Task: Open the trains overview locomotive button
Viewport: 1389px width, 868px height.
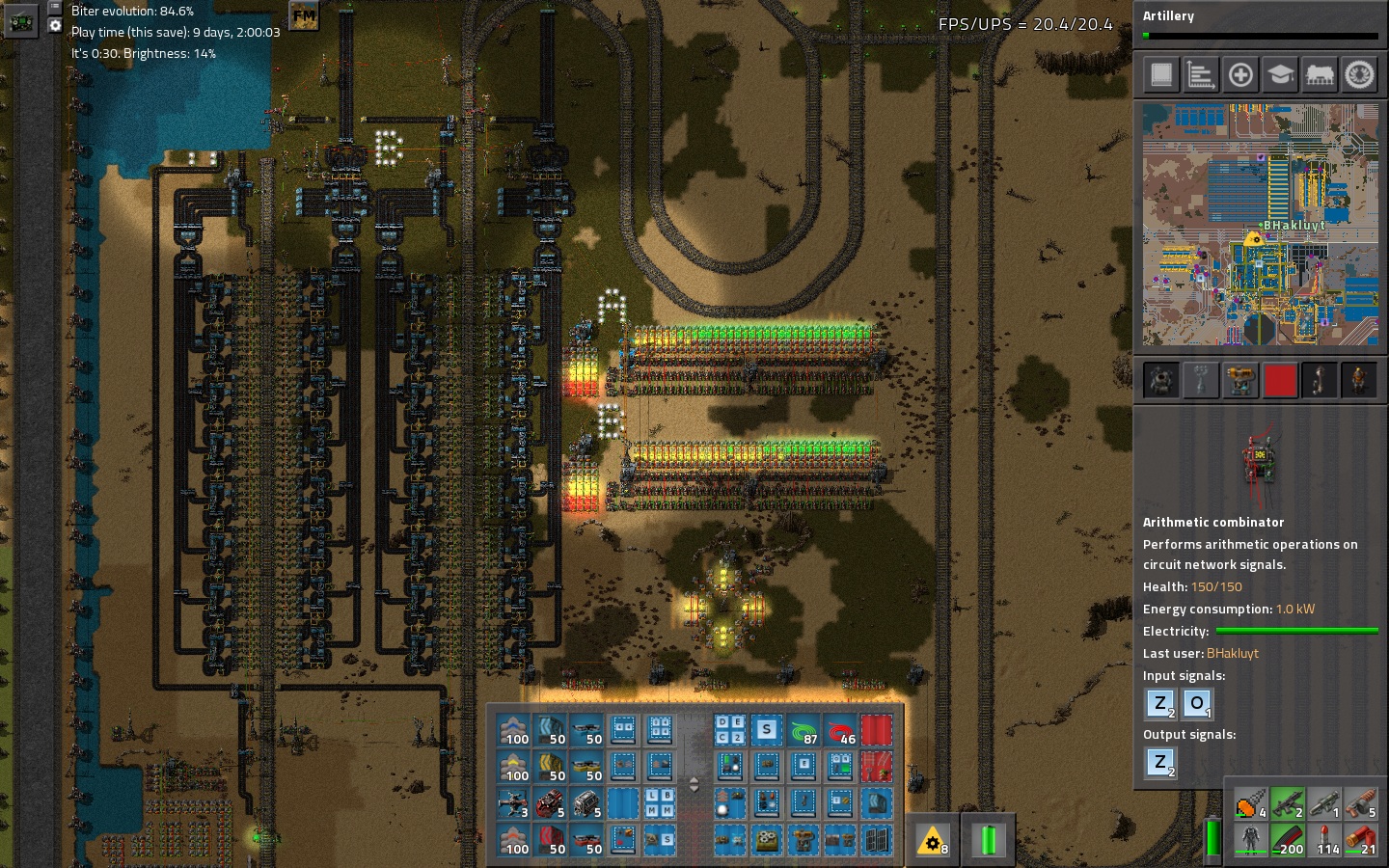Action: pyautogui.click(x=1320, y=74)
